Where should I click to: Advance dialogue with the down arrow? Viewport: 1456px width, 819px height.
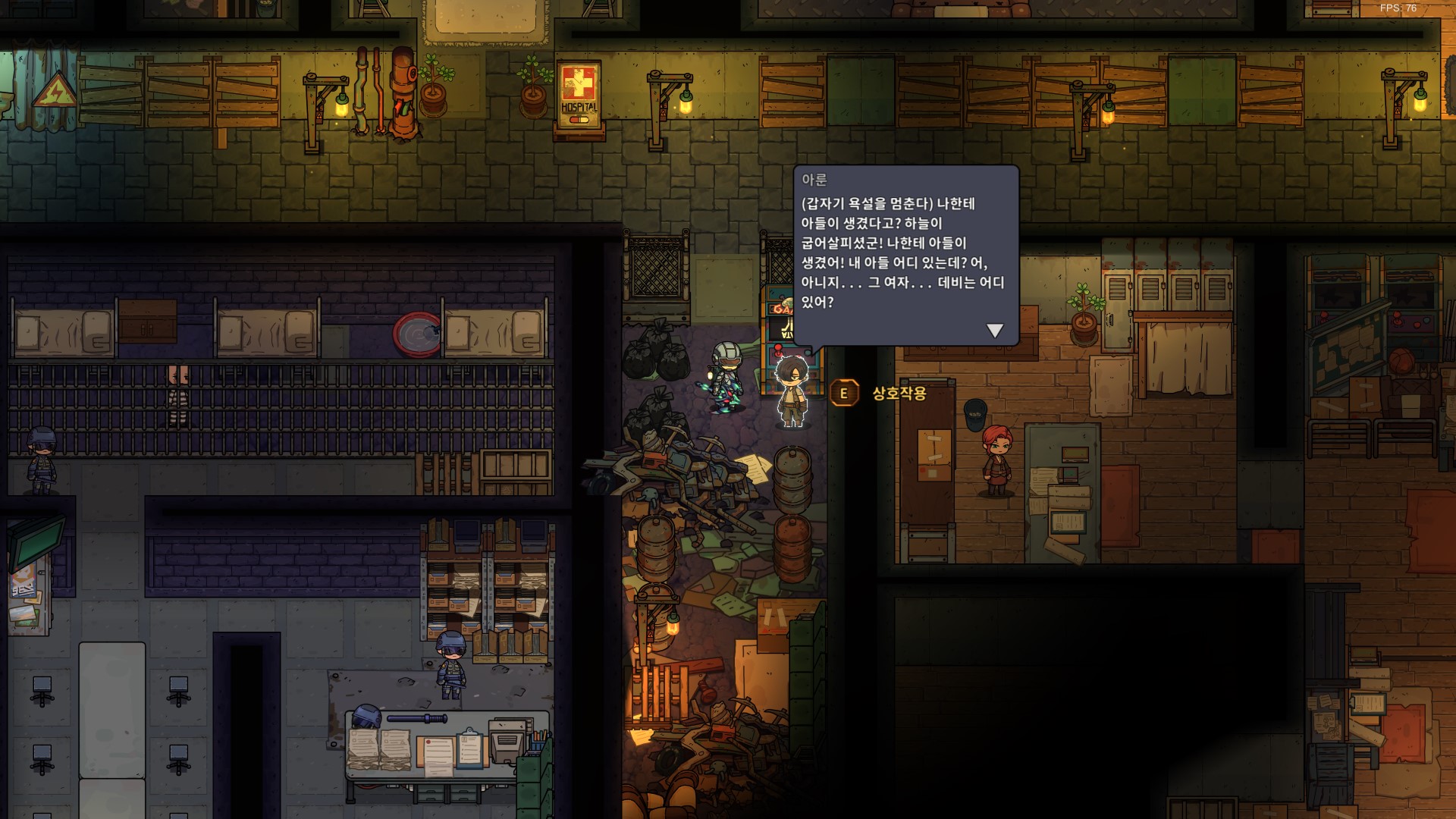994,331
